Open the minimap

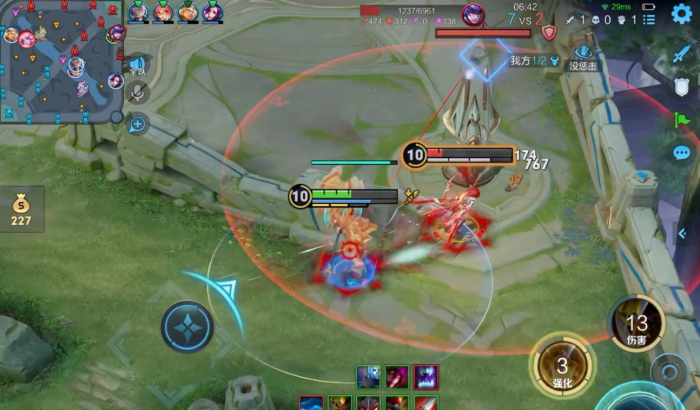pos(62,61)
